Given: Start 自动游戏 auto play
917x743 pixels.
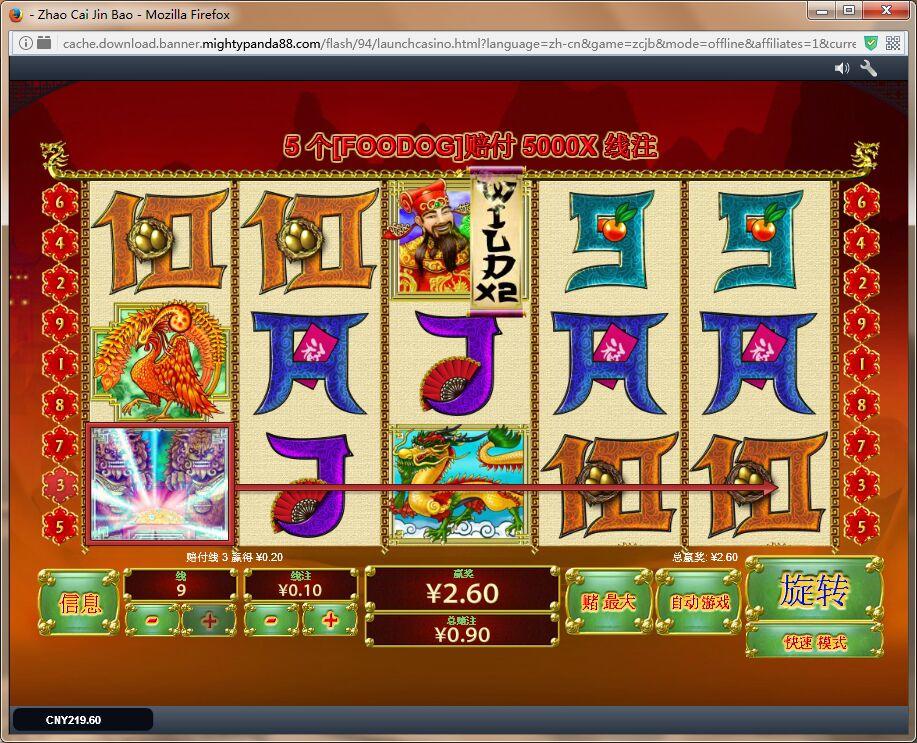Looking at the screenshot, I should point(699,601).
